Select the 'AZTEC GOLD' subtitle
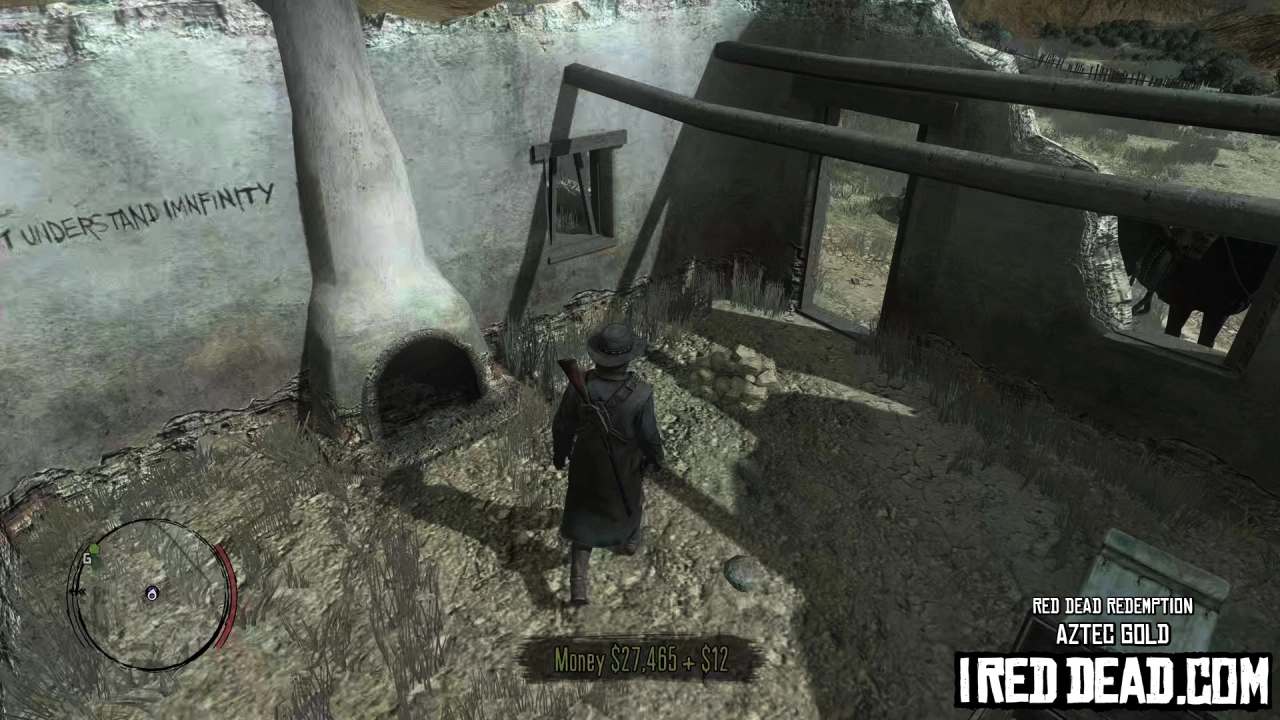 [1112, 634]
